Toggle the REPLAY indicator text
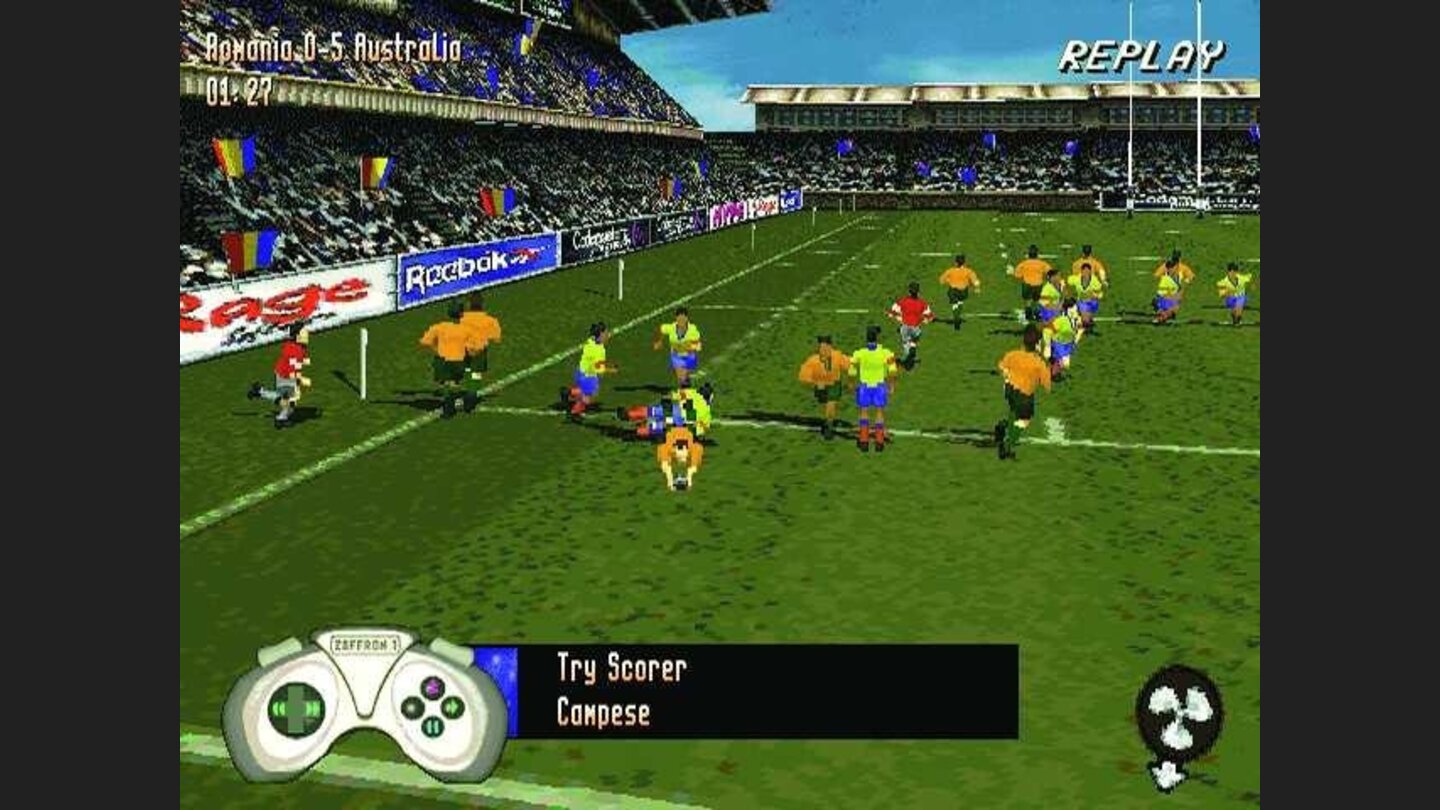Viewport: 1440px width, 810px height. 1141,56
